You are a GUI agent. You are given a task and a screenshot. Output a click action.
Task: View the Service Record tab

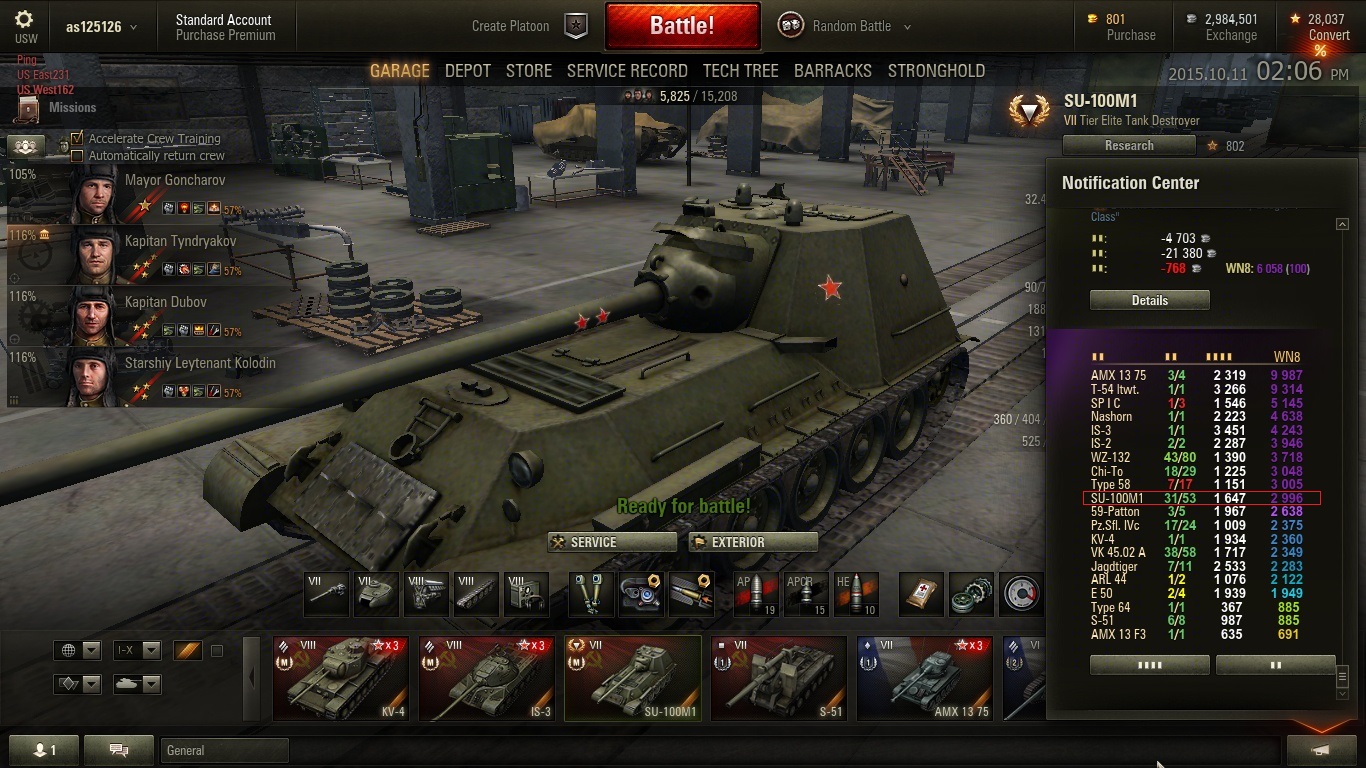(x=627, y=71)
